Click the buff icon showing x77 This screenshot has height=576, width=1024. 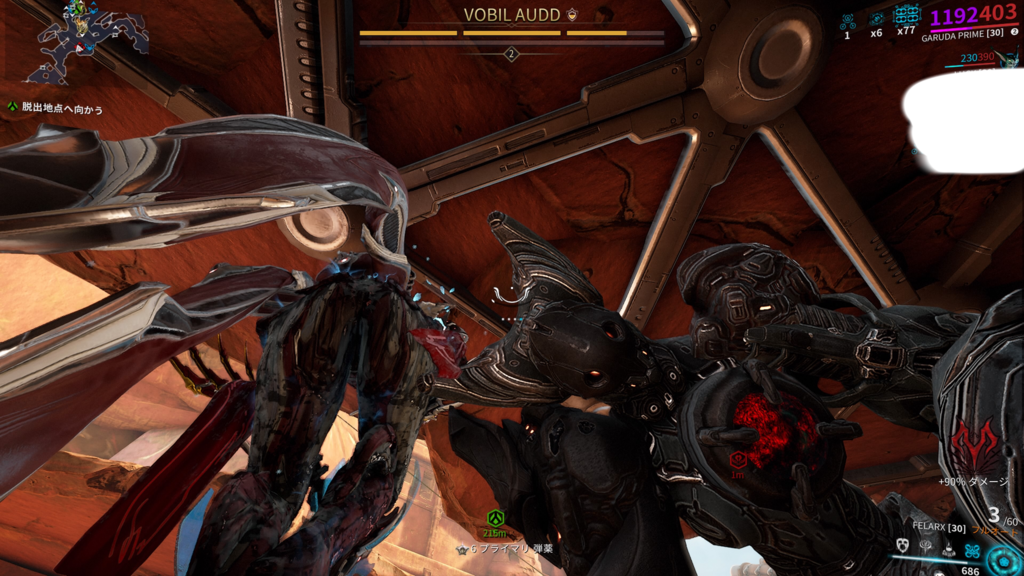click(x=907, y=15)
